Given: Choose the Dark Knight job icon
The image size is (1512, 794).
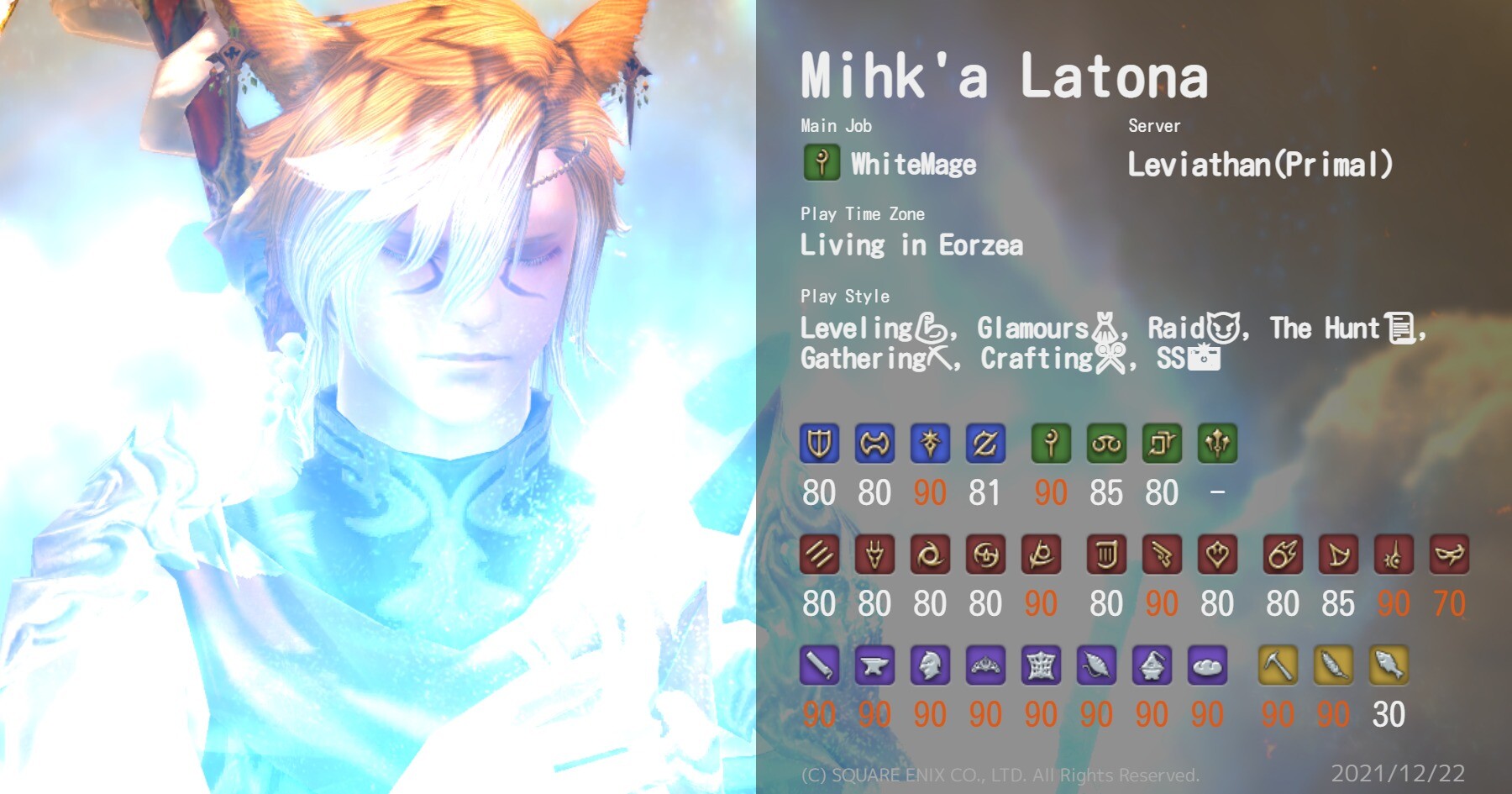Looking at the screenshot, I should pyautogui.click(x=930, y=444).
